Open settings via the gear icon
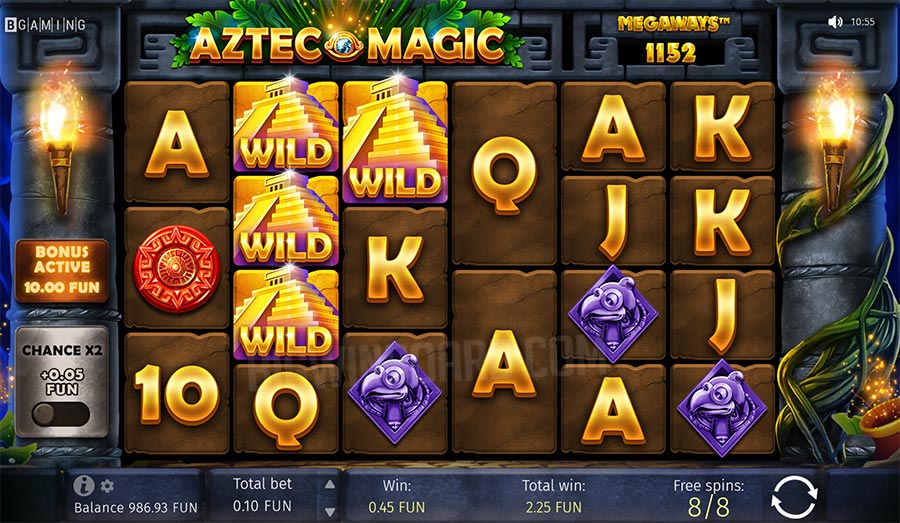900x523 pixels. coord(107,486)
